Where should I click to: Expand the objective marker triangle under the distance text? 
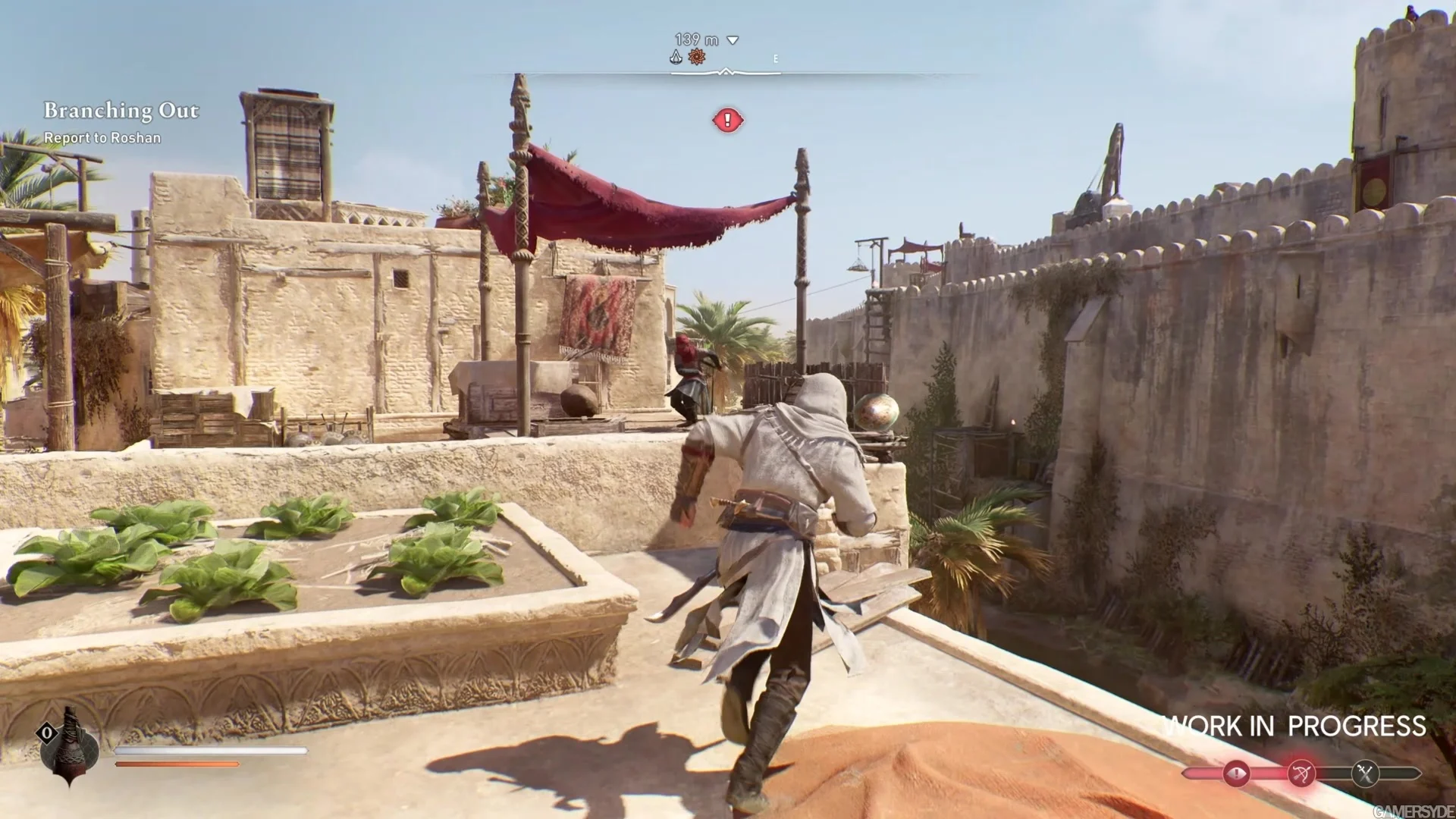(x=731, y=40)
